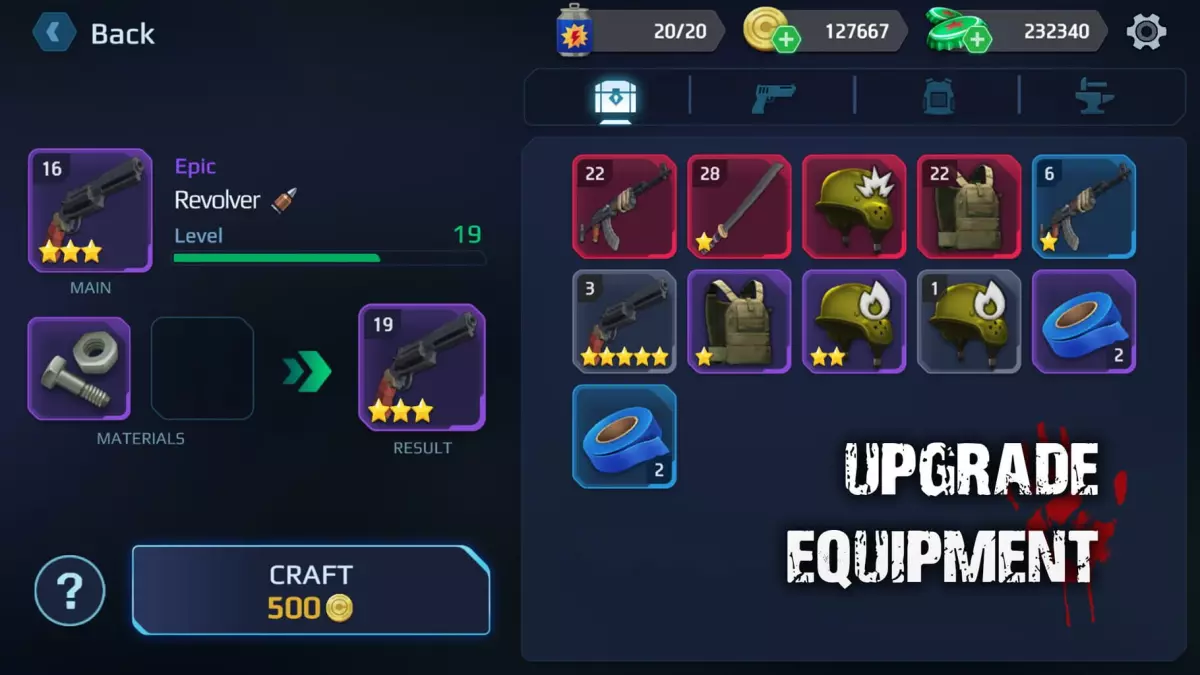Select the level 22 red assault rifle
The image size is (1200, 675).
point(624,207)
